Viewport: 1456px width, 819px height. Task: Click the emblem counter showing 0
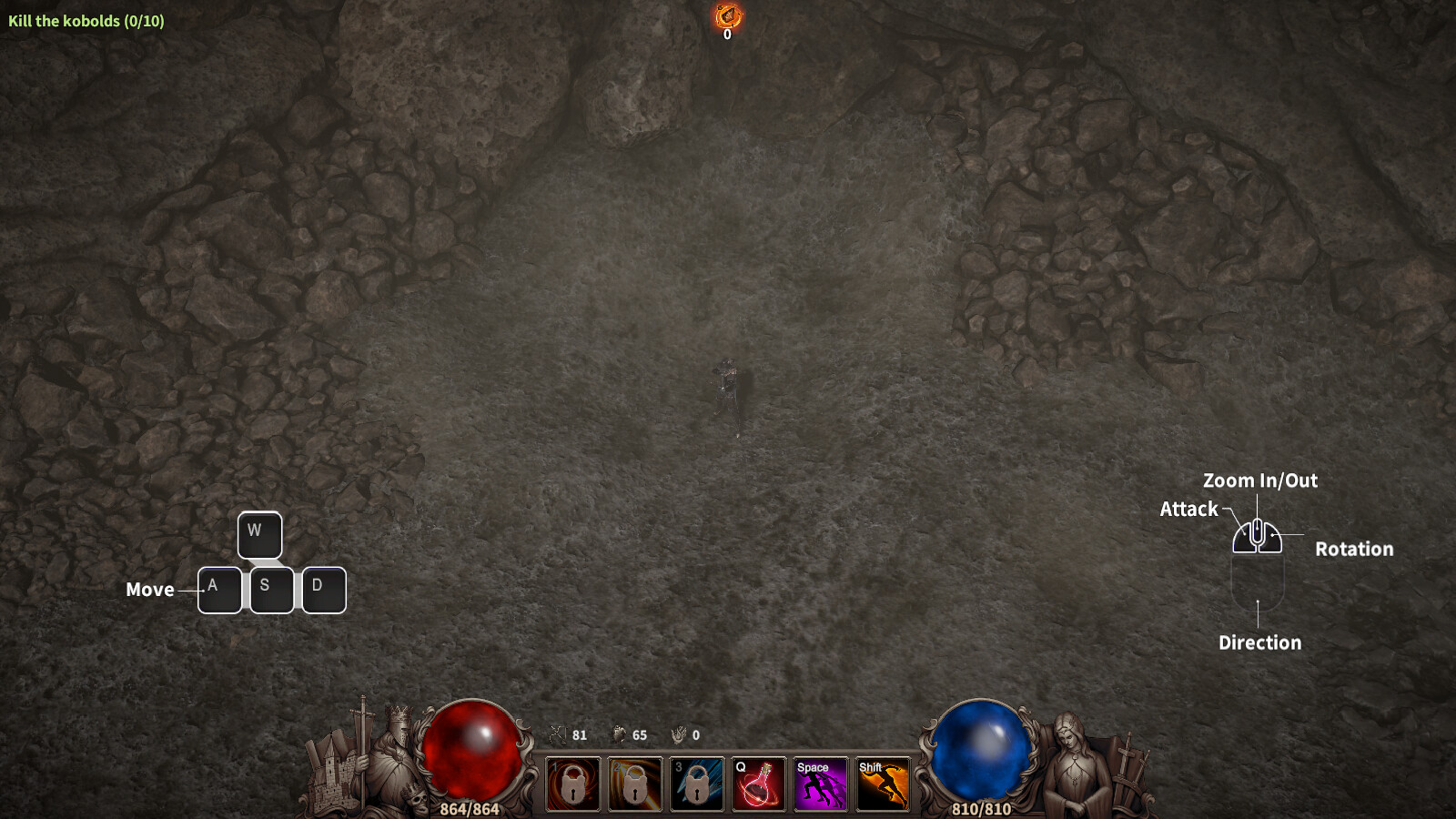click(681, 735)
